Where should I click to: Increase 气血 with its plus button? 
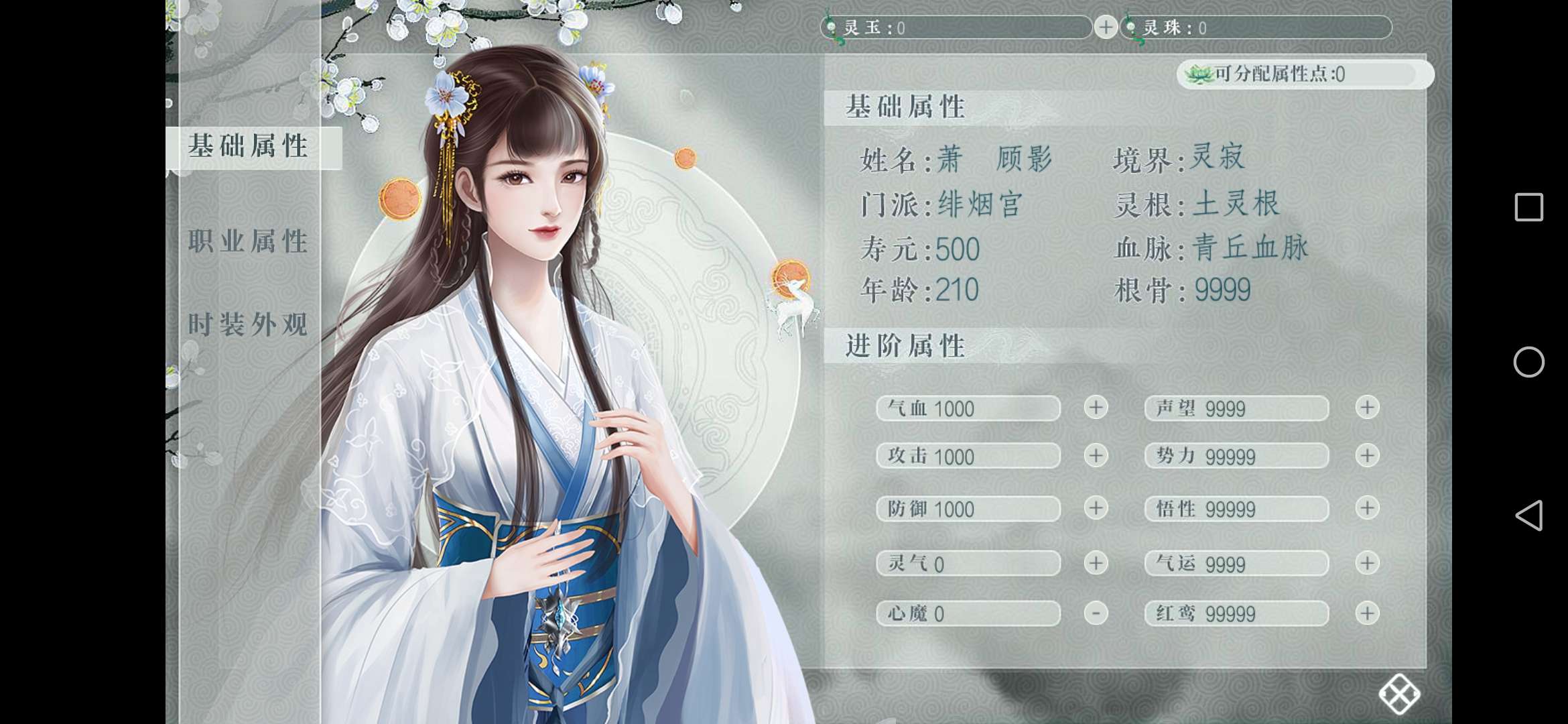pos(1095,408)
